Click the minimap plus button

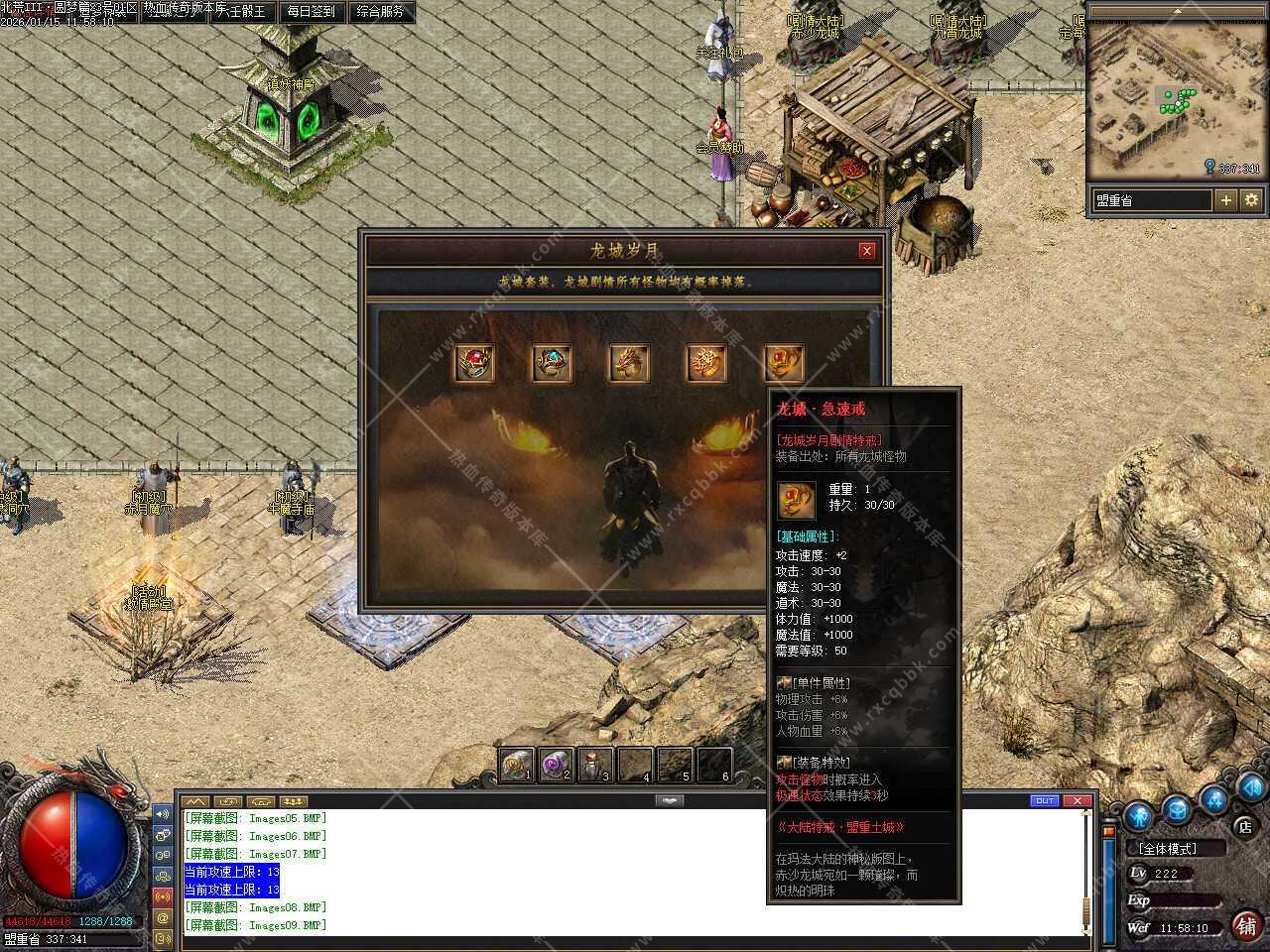click(x=1226, y=199)
